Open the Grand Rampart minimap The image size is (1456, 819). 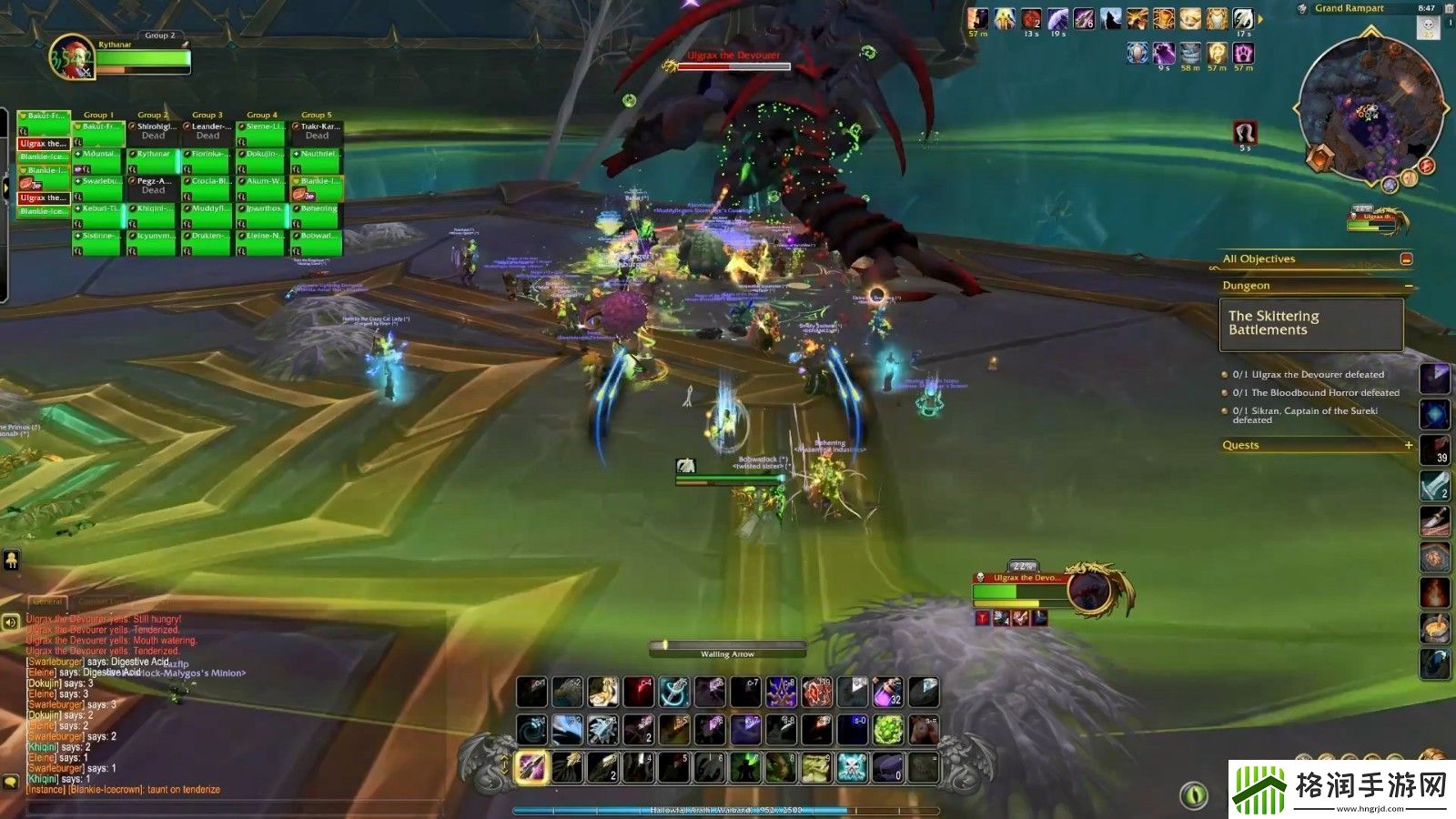(1371, 109)
